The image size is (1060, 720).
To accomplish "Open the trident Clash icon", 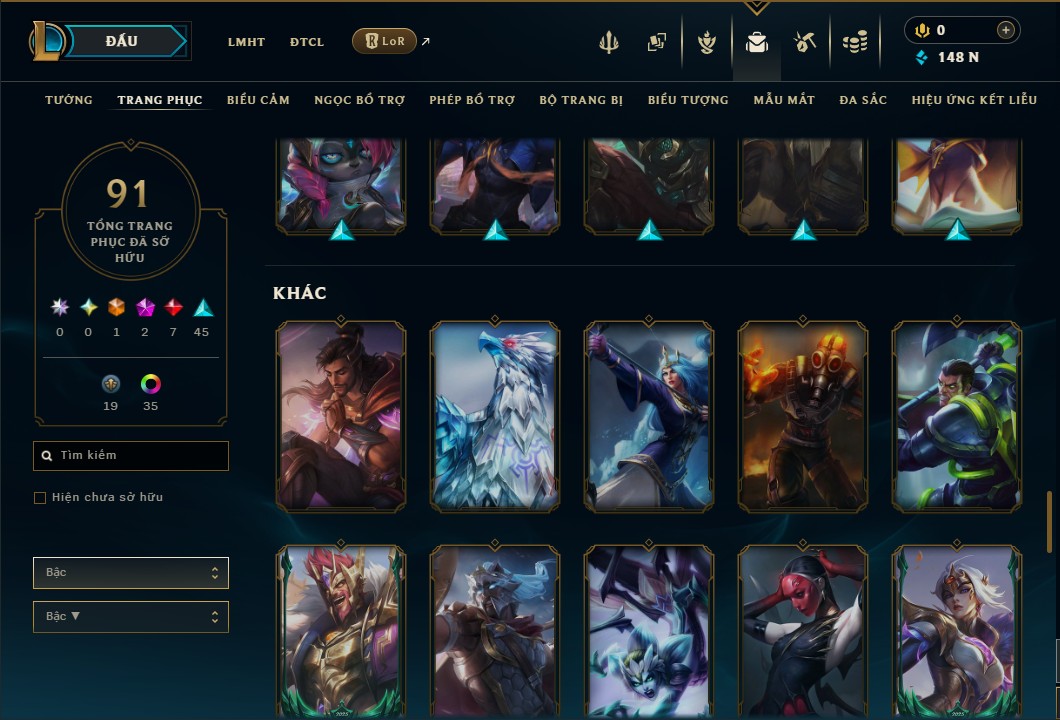I will (x=609, y=42).
